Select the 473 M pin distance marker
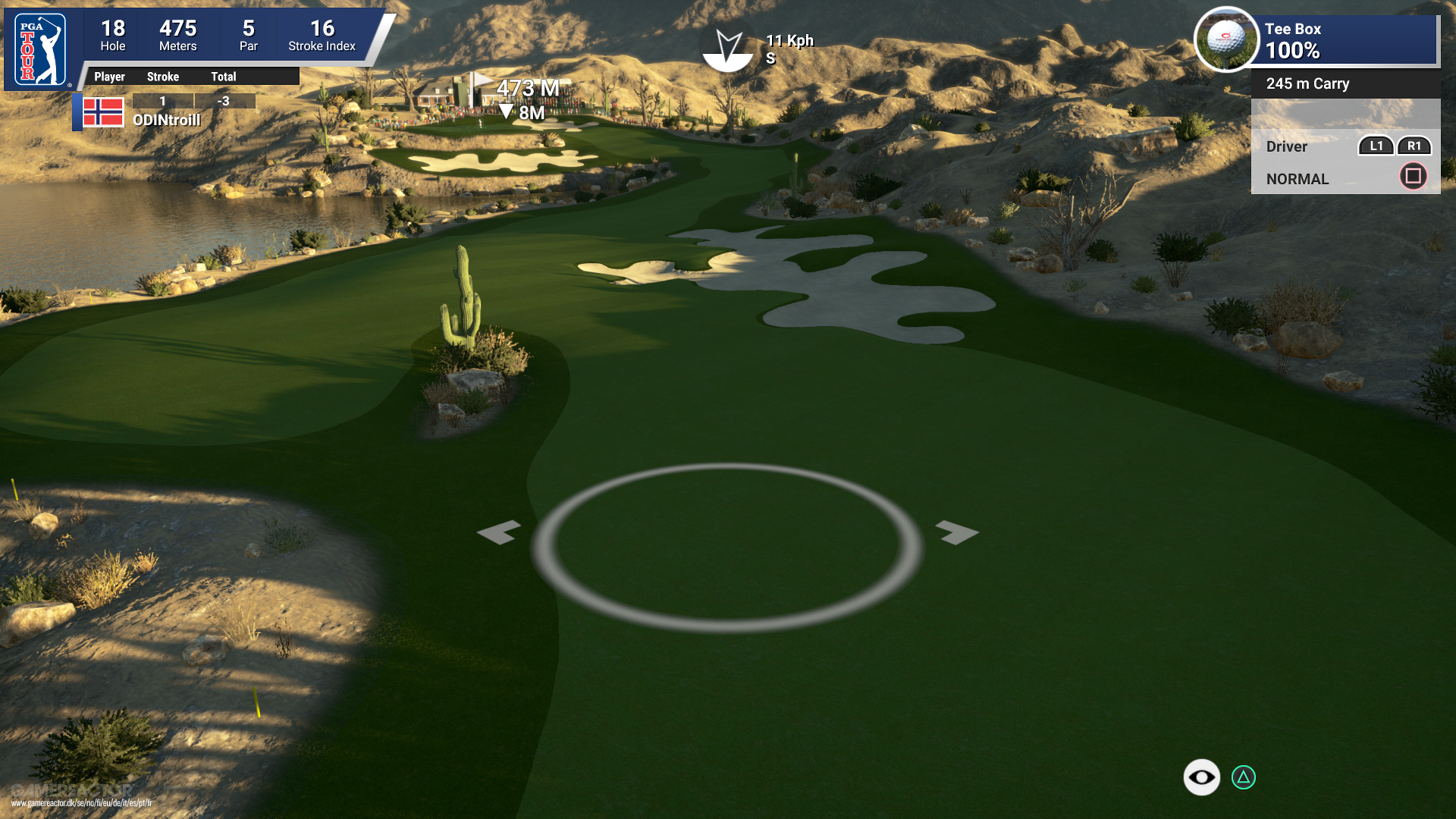This screenshot has height=819, width=1456. [528, 89]
